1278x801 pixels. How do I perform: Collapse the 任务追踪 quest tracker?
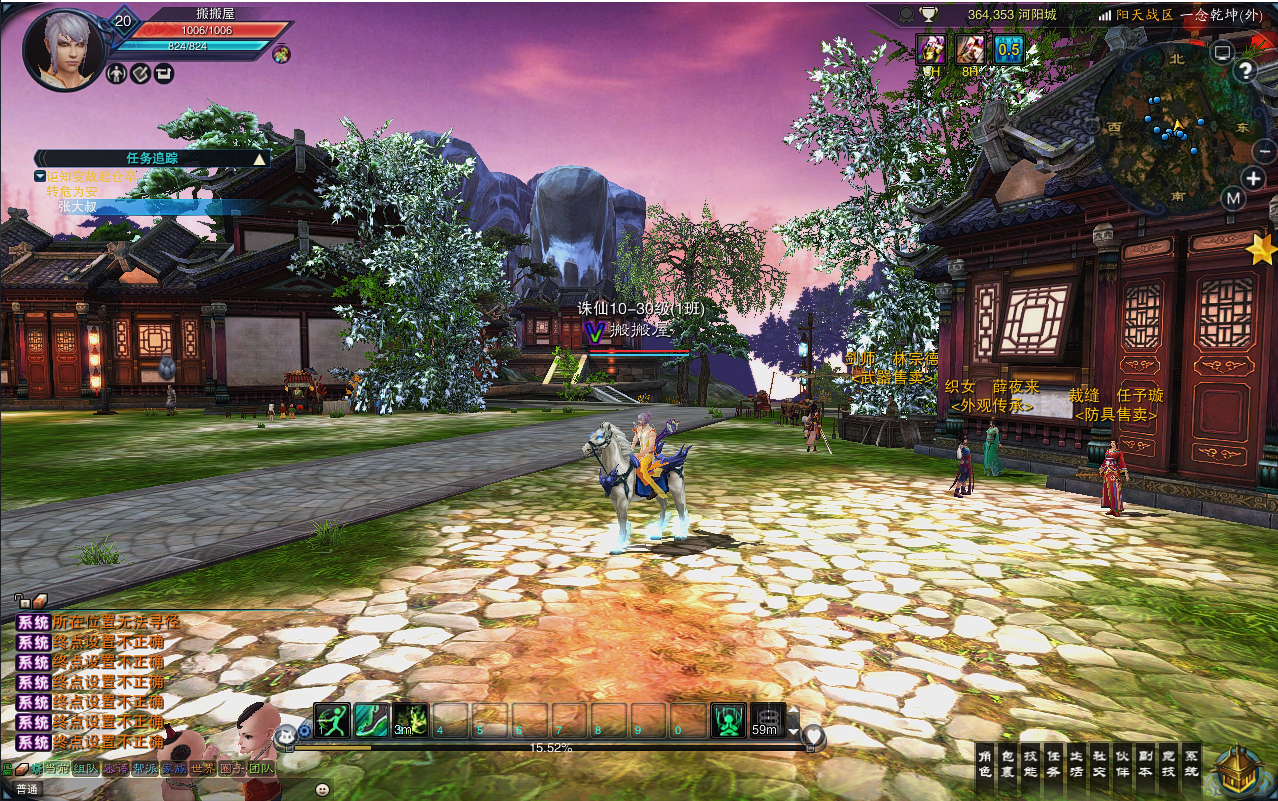point(260,158)
